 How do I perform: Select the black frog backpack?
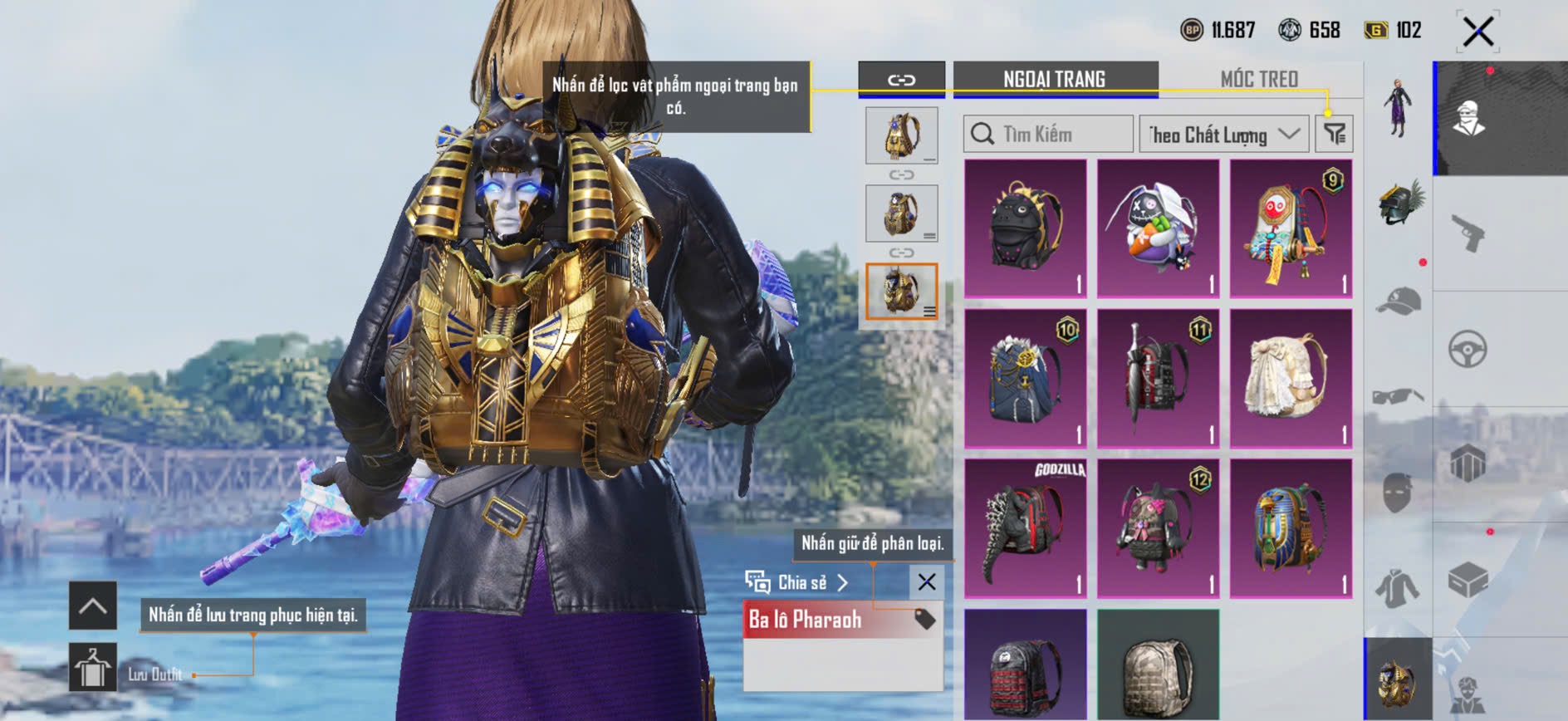point(1026,228)
